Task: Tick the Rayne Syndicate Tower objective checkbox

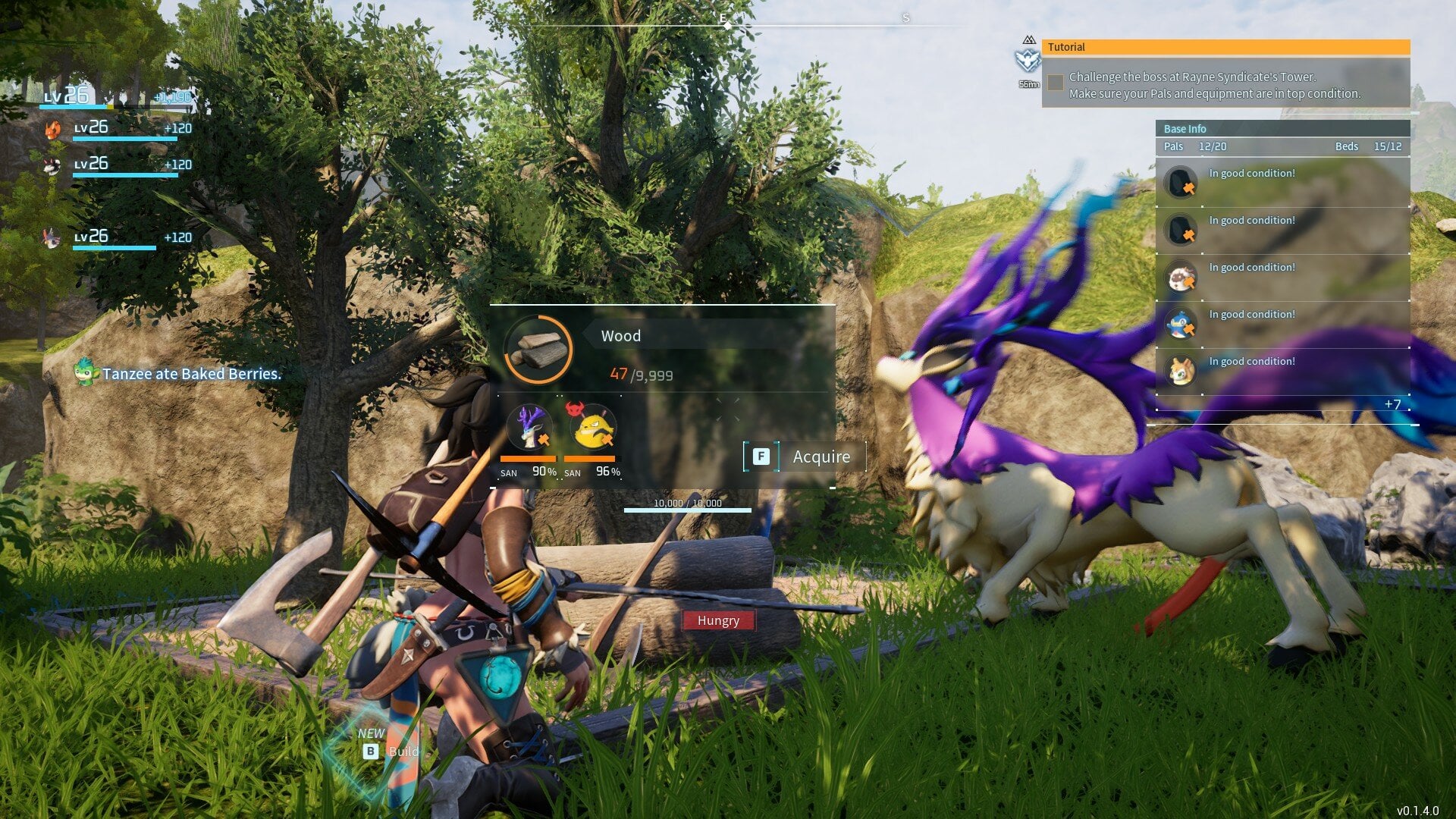Action: [x=1055, y=83]
